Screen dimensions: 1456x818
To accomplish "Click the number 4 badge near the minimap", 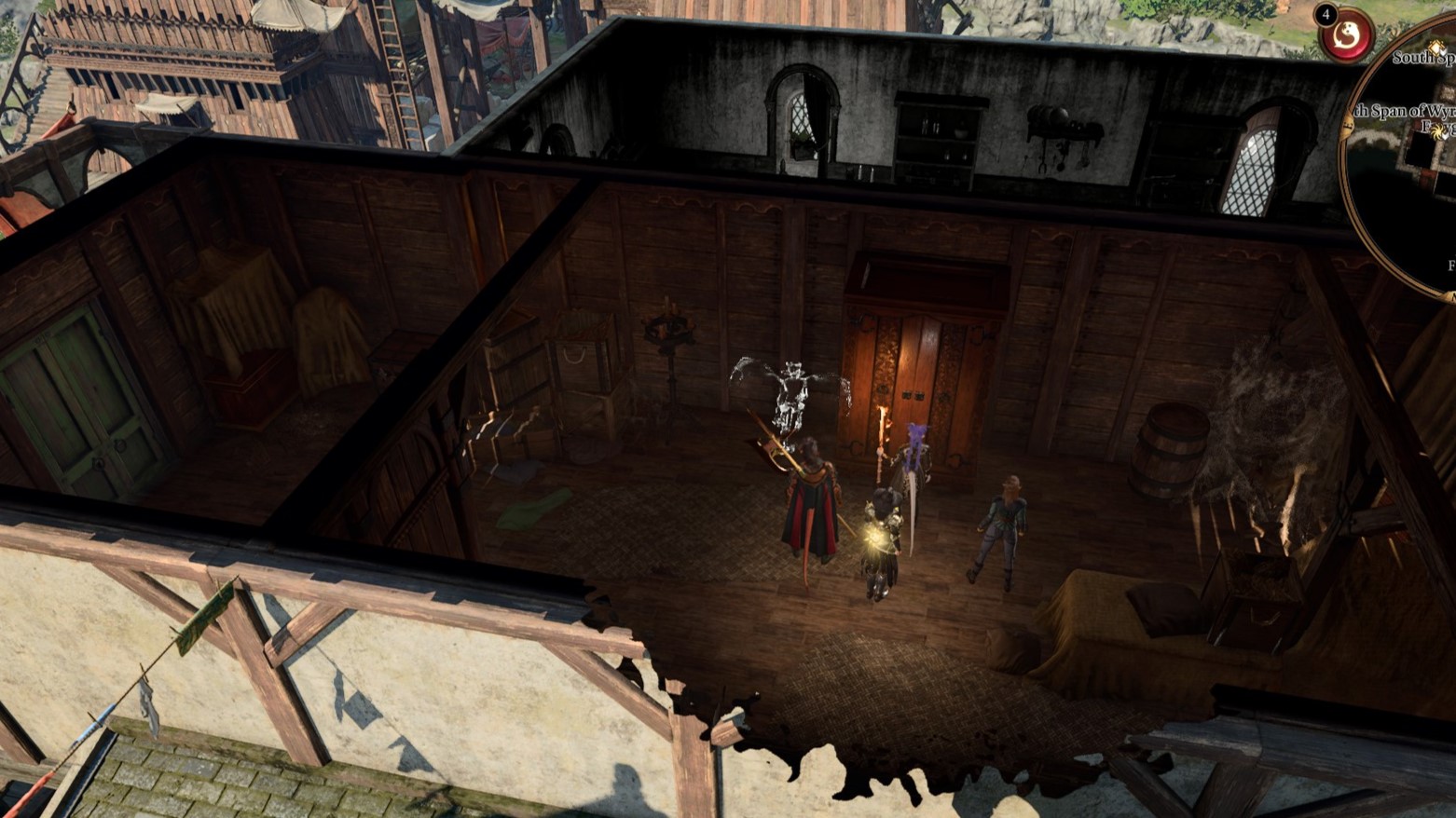I will coord(1326,14).
